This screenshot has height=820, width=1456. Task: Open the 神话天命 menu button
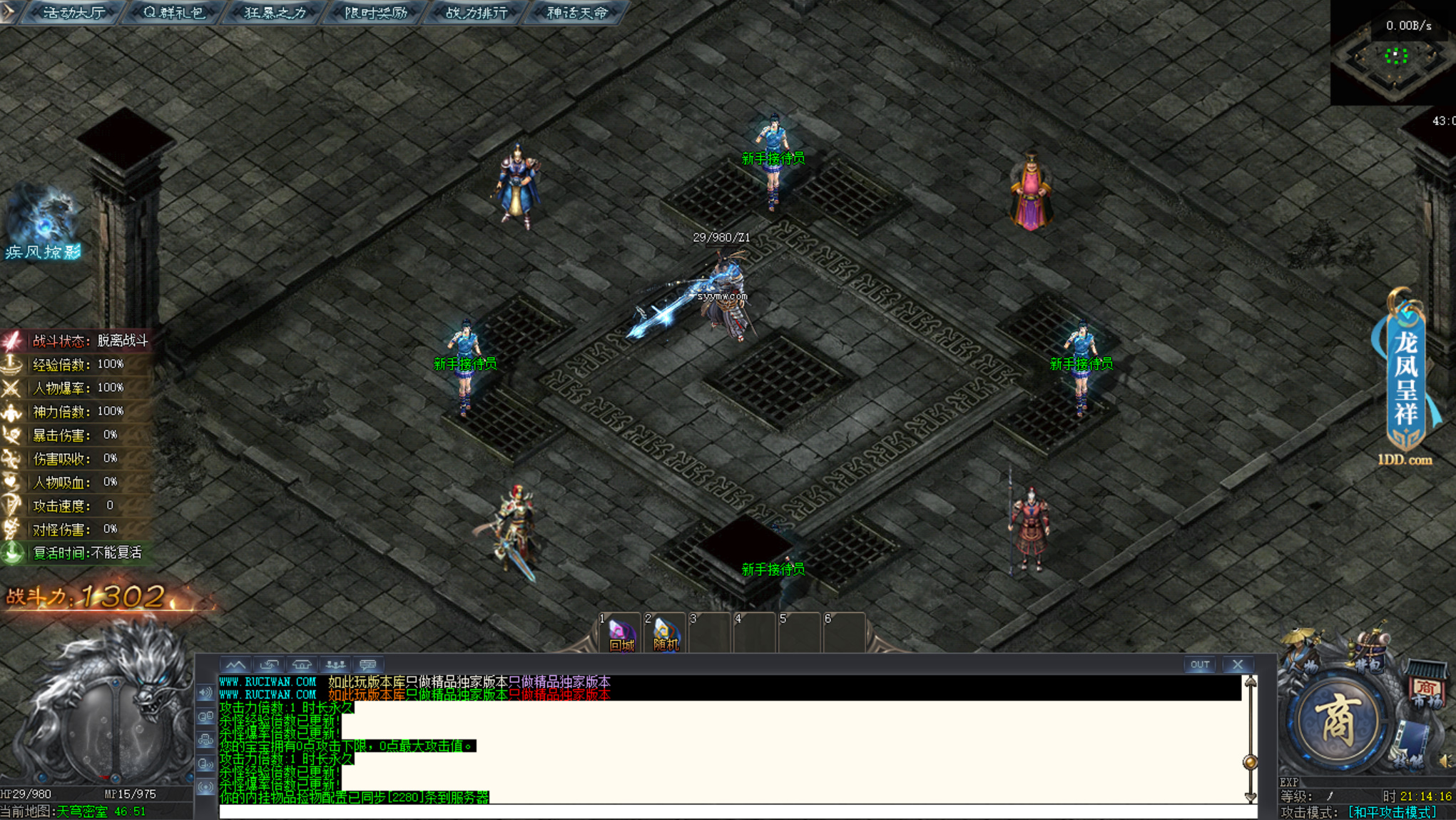pos(577,13)
